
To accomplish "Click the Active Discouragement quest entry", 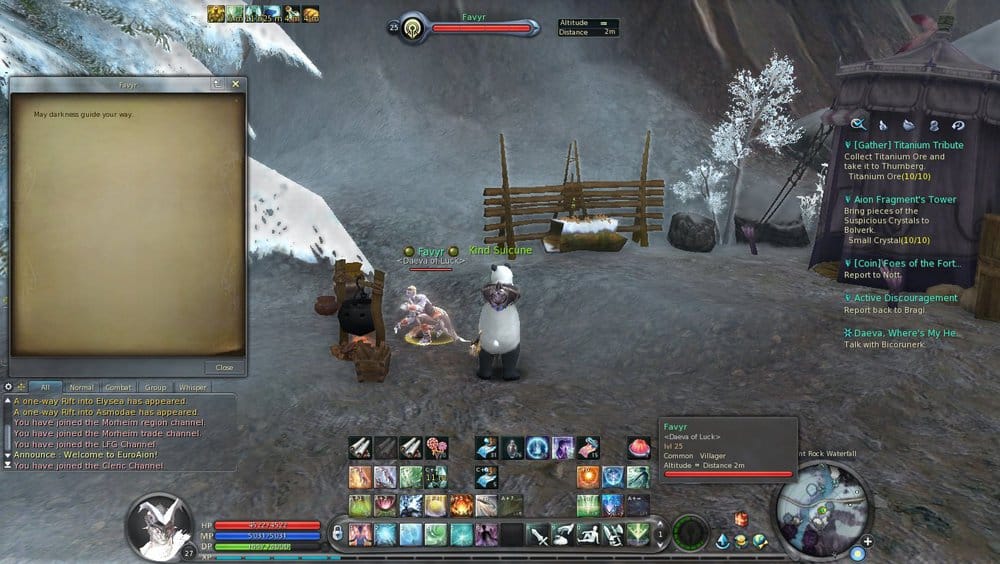I will (x=905, y=298).
